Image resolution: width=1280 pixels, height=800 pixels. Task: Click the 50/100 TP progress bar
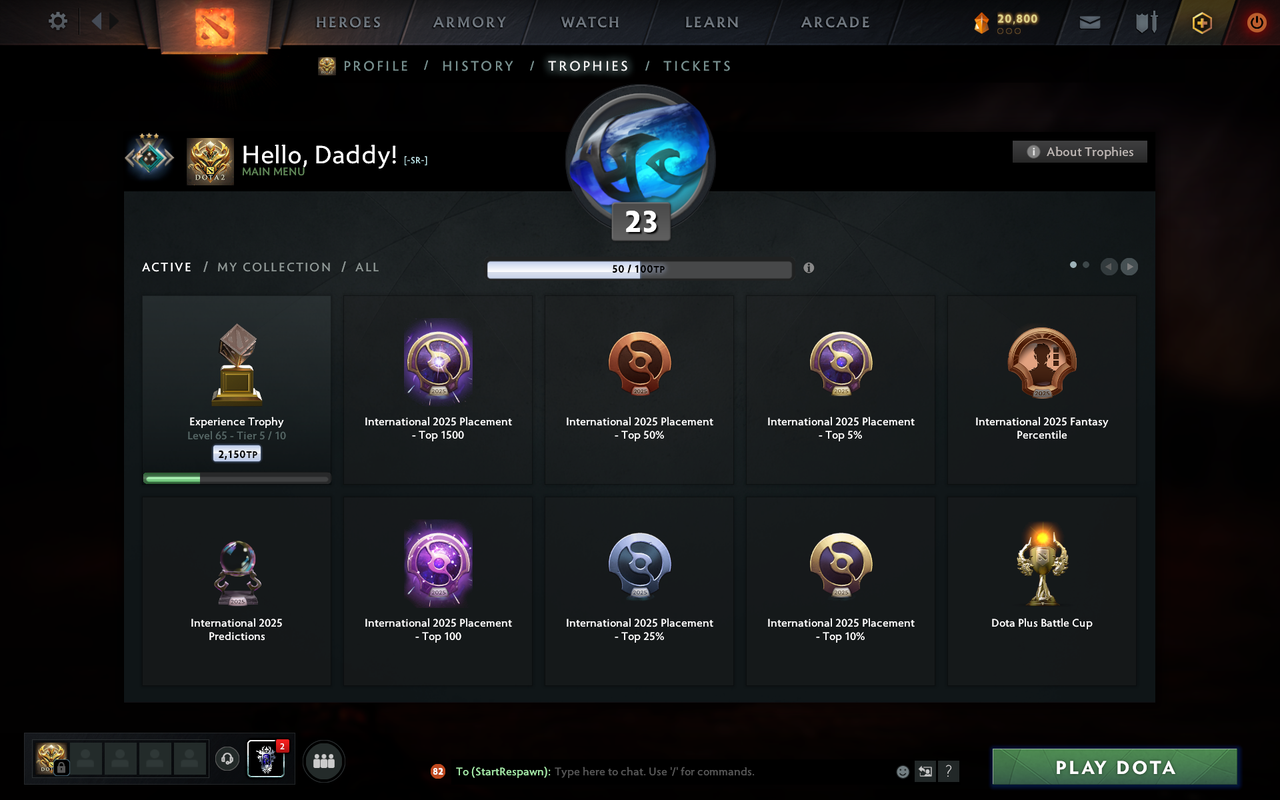pyautogui.click(x=639, y=268)
